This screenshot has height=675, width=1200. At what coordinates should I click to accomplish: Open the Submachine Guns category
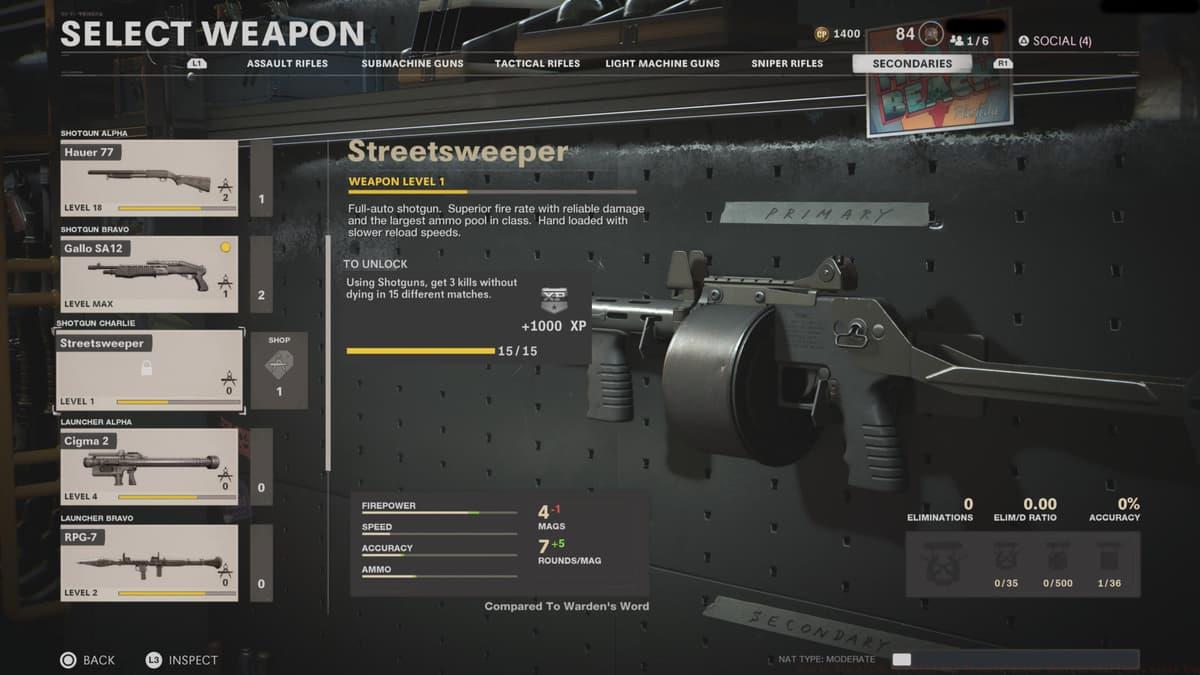click(x=412, y=63)
